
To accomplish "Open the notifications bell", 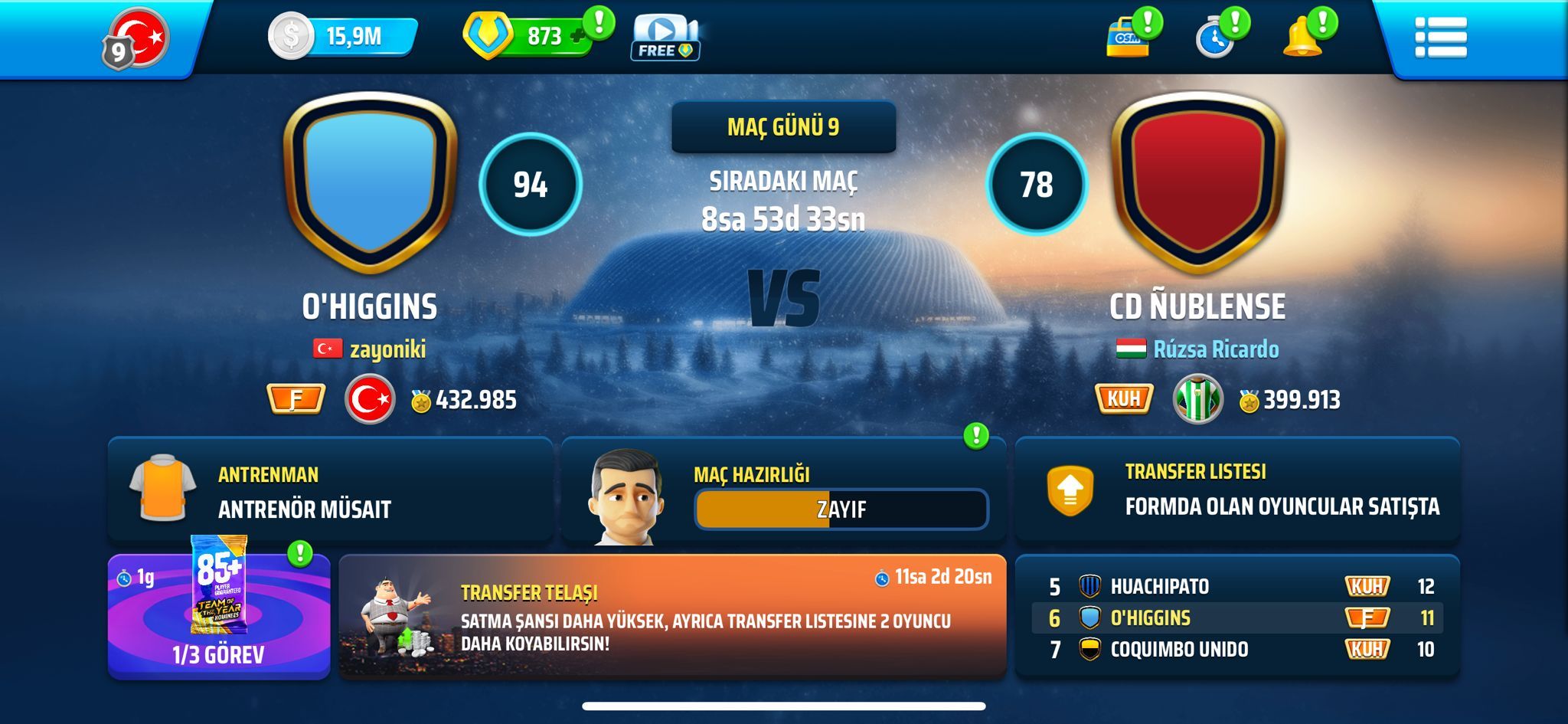I will (1302, 38).
